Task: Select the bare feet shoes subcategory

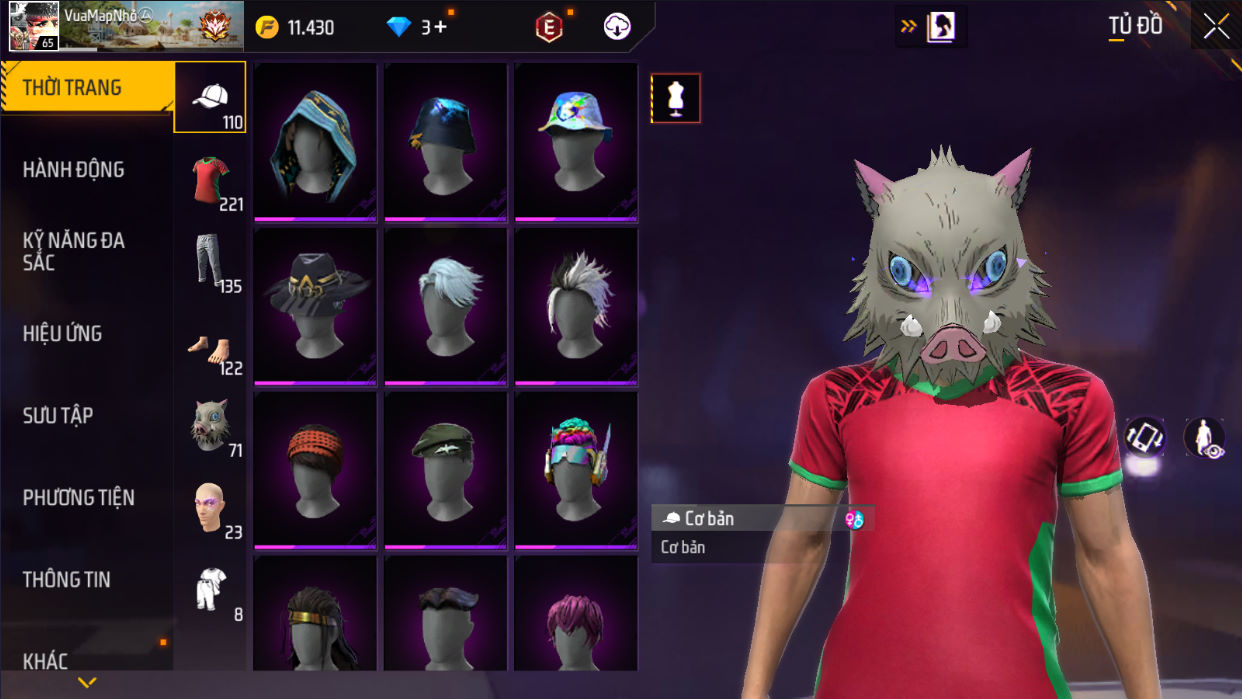Action: click(x=210, y=346)
